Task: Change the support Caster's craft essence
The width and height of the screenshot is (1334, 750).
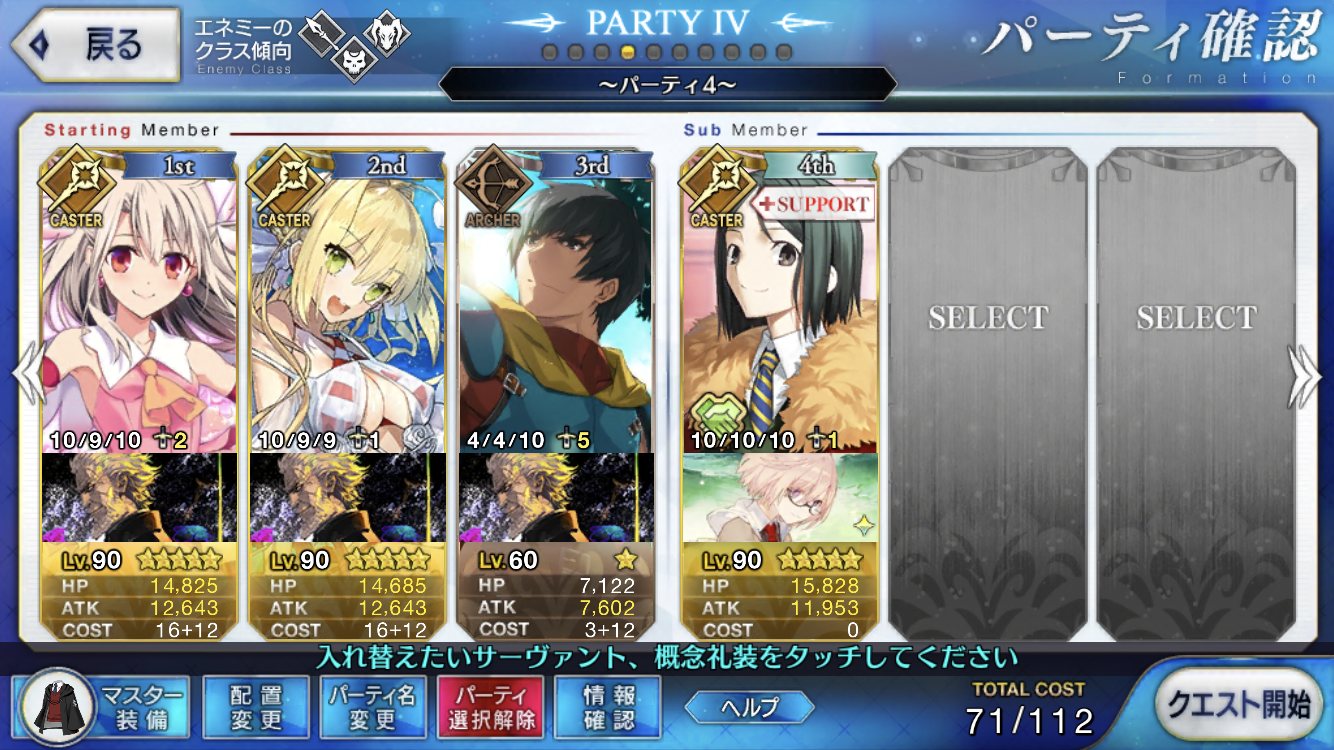Action: pos(780,497)
